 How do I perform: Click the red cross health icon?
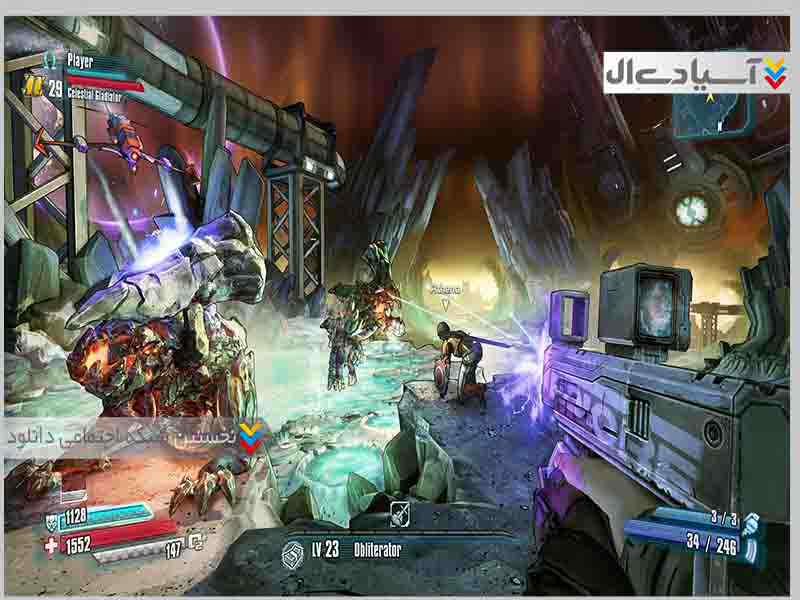coord(52,546)
